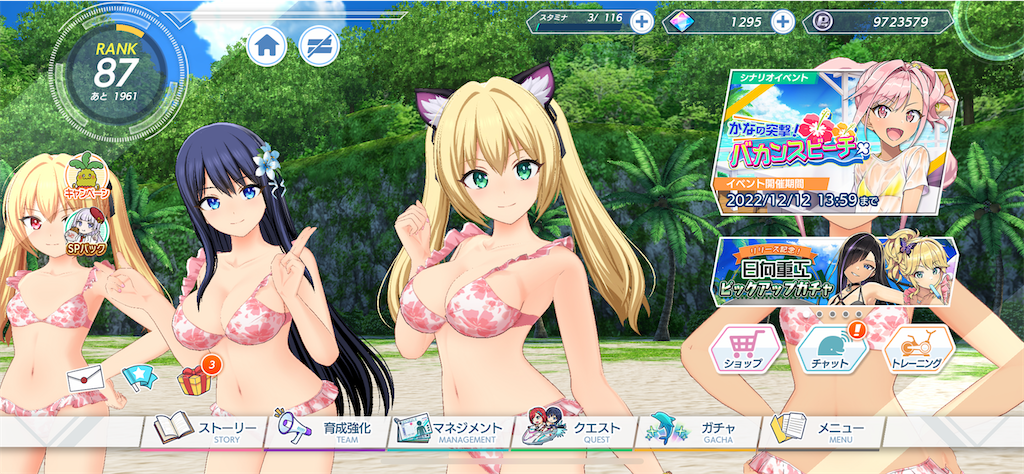Viewport: 1024px width, 474px height.
Task: Open the Management section
Action: pos(450,430)
